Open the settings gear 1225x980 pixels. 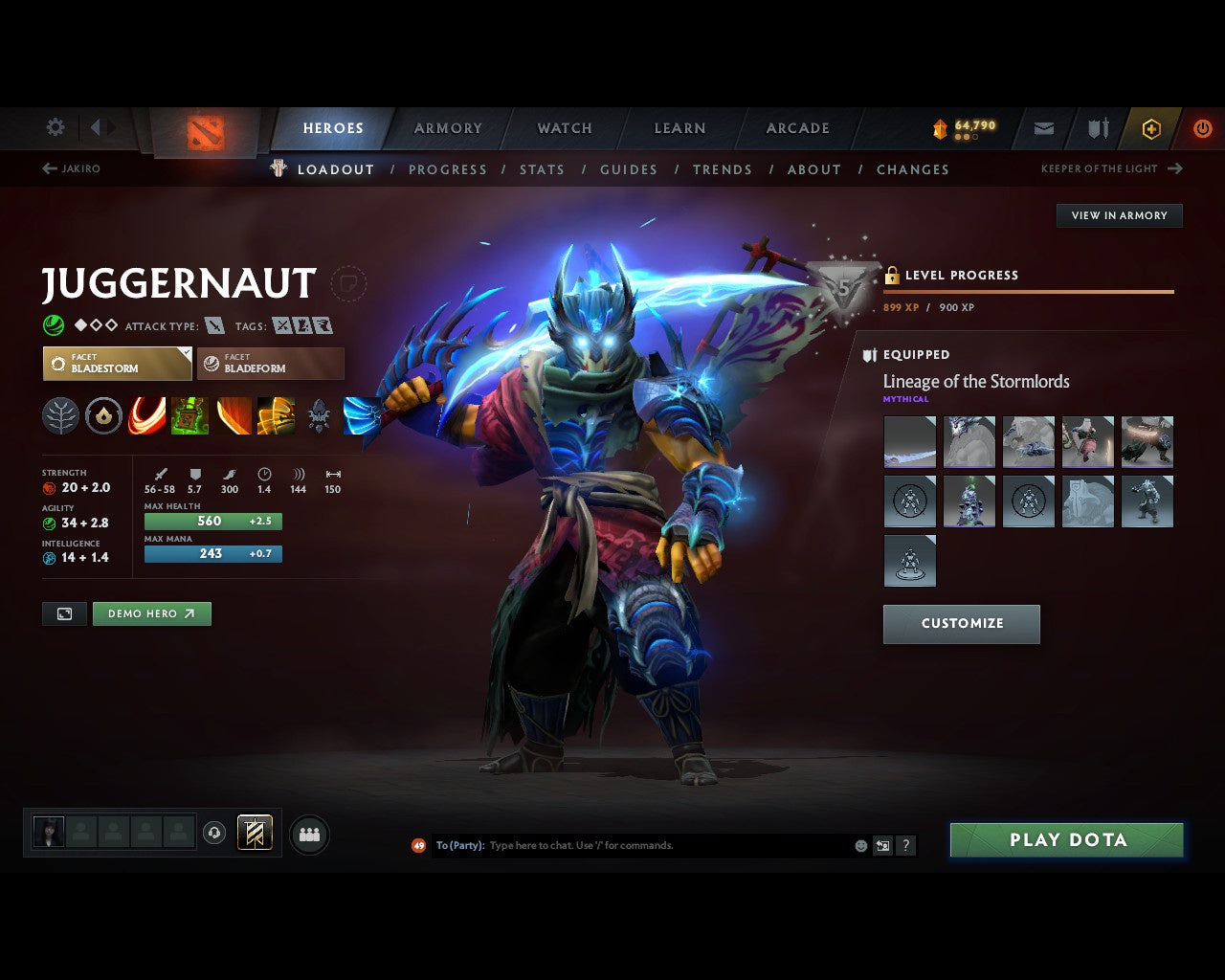[56, 127]
